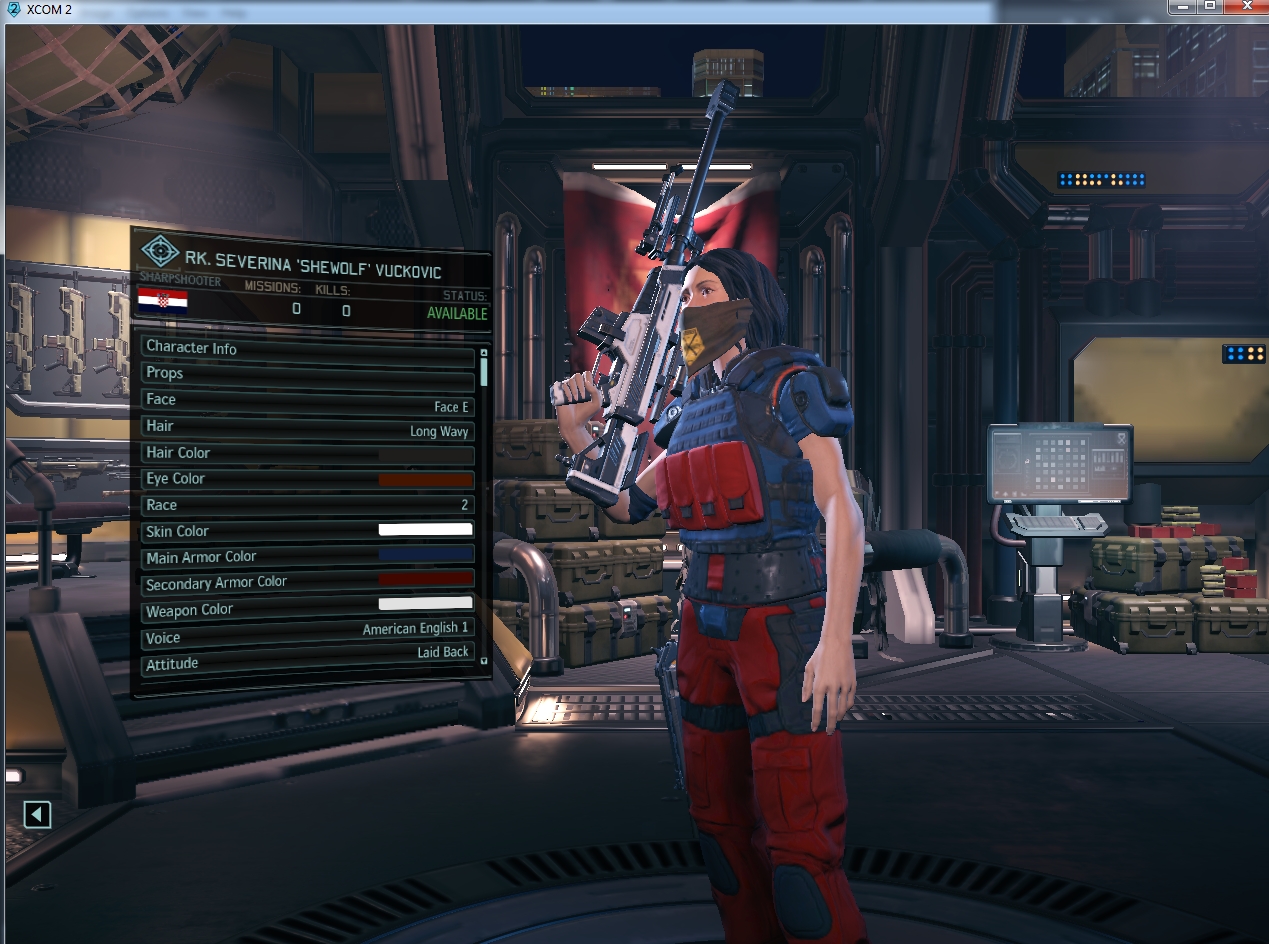Pick a new Hair Color

[x=307, y=453]
